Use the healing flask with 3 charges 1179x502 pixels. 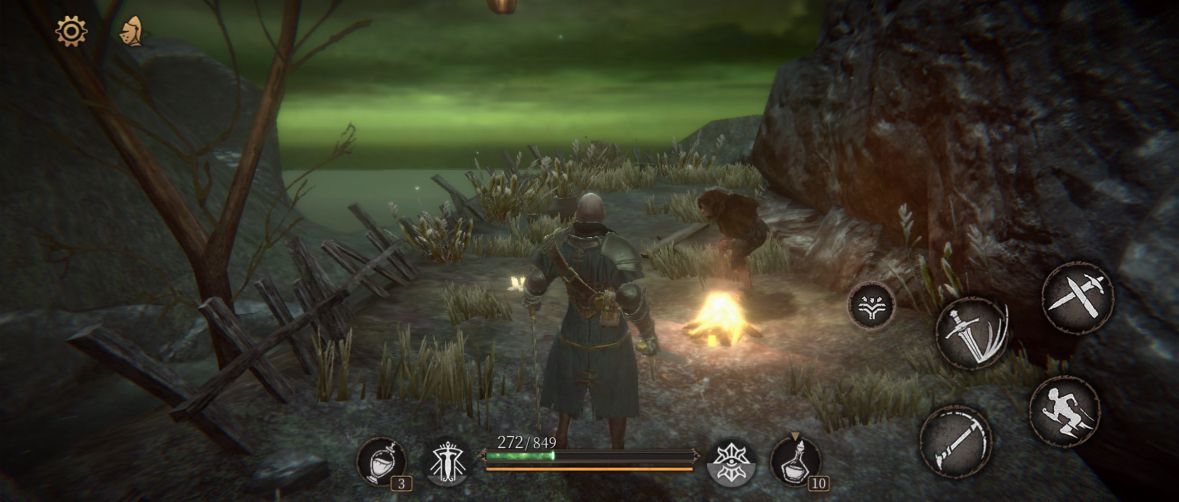tap(380, 461)
